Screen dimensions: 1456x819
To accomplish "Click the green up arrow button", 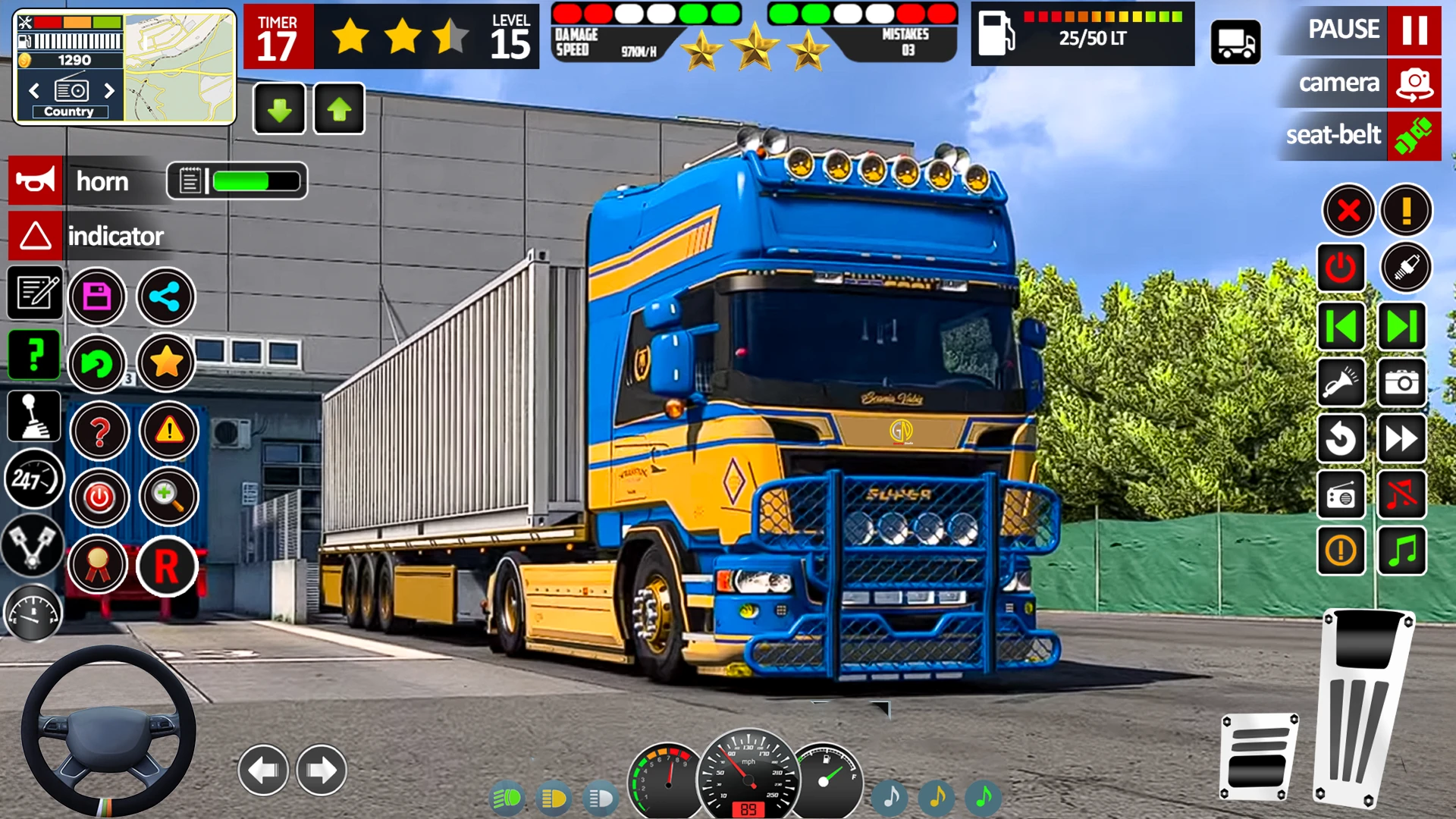I will (x=339, y=109).
